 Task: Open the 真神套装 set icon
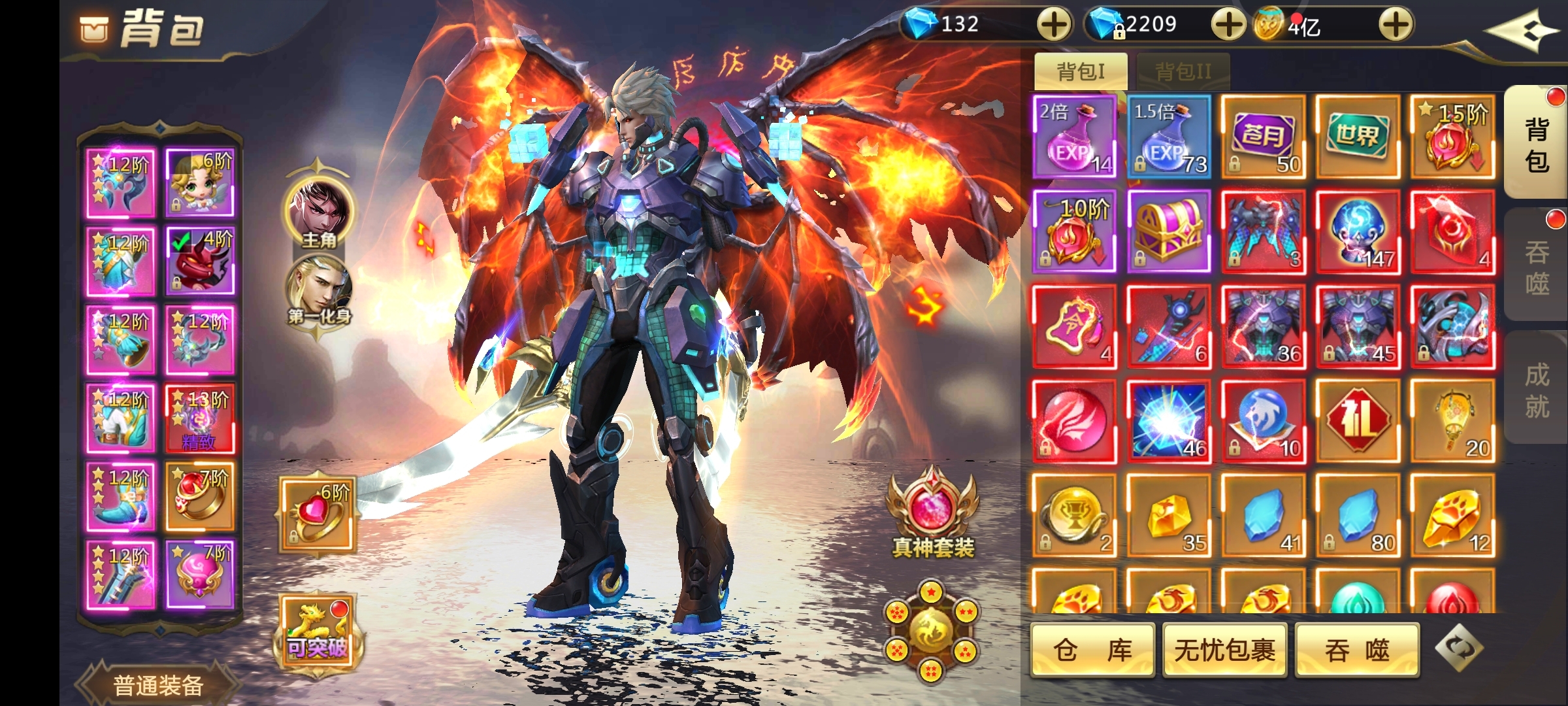932,513
